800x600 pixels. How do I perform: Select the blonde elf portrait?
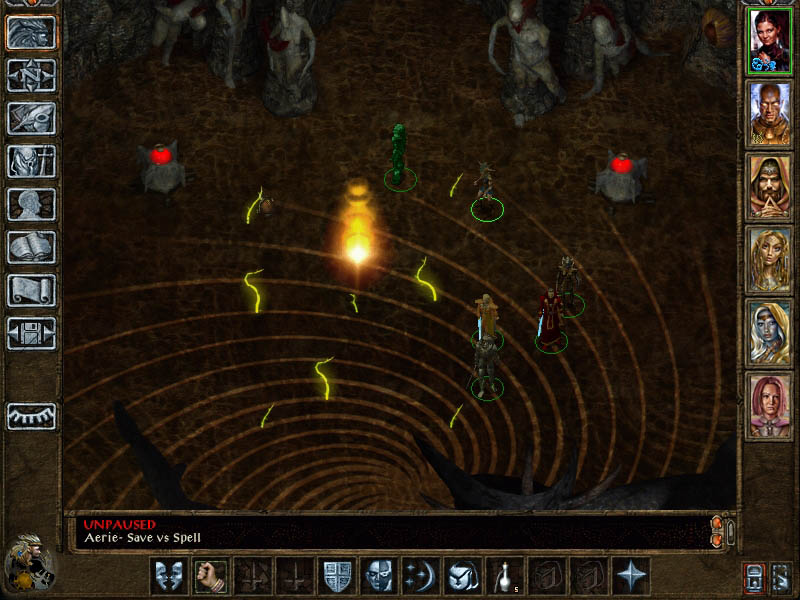(x=770, y=260)
